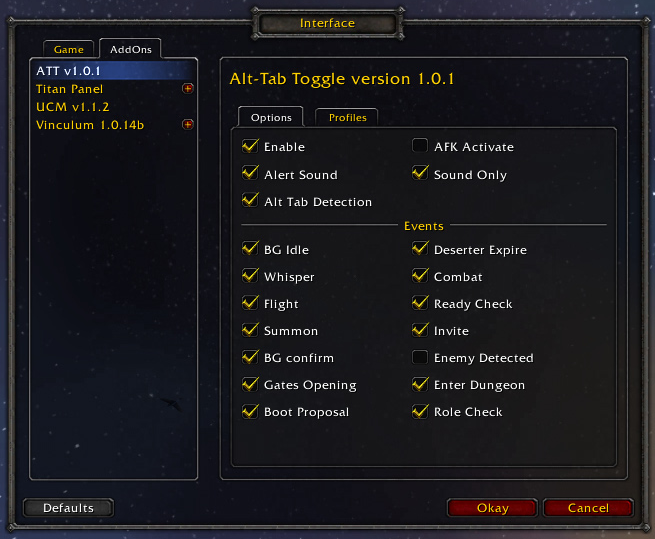Toggle the Ready Check event

click(x=420, y=303)
